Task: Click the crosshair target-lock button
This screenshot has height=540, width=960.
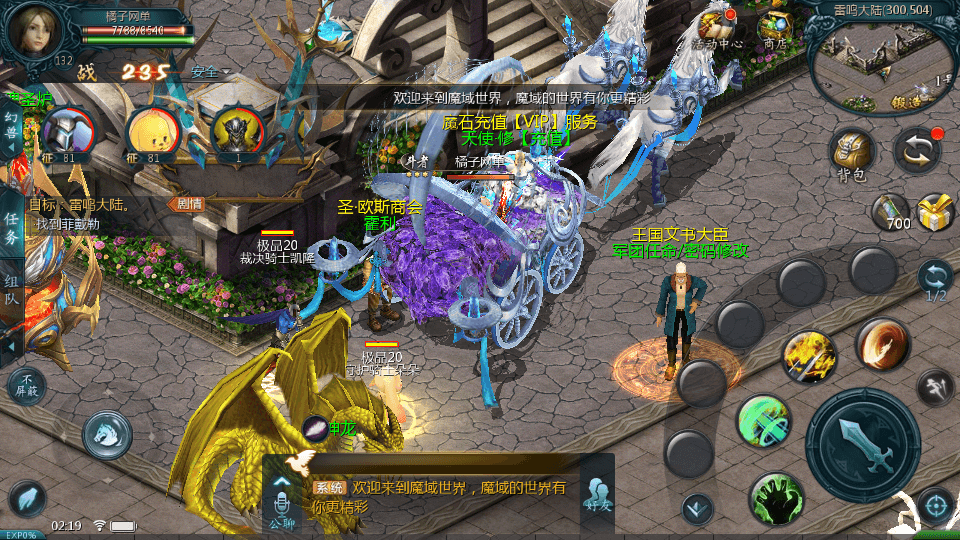Action: pos(936,505)
